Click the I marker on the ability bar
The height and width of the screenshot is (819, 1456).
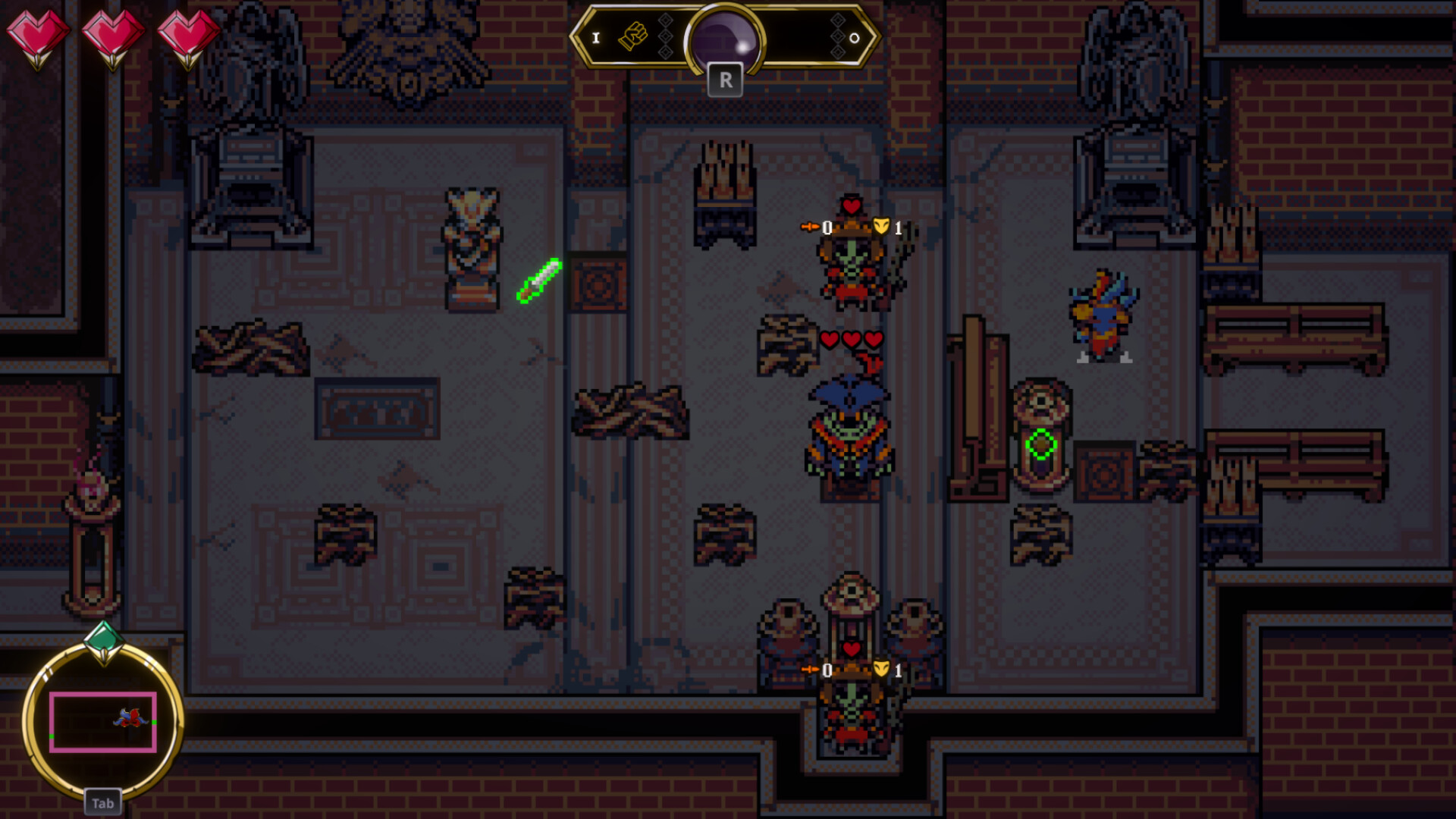coord(596,37)
